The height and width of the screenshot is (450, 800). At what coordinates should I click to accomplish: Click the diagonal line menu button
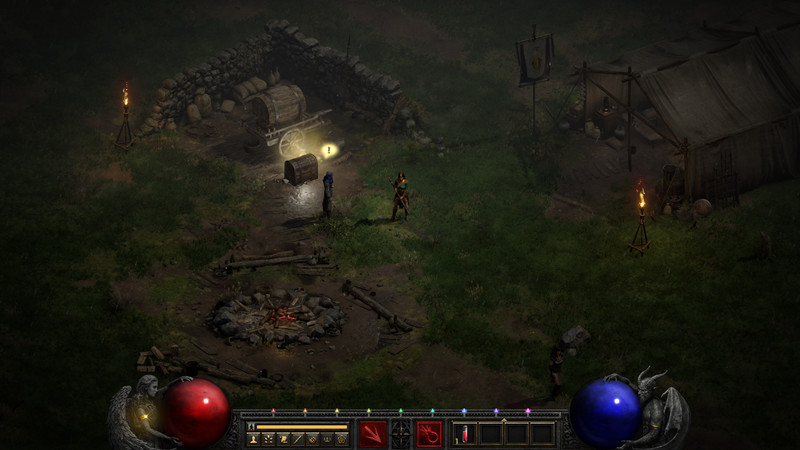(x=297, y=439)
